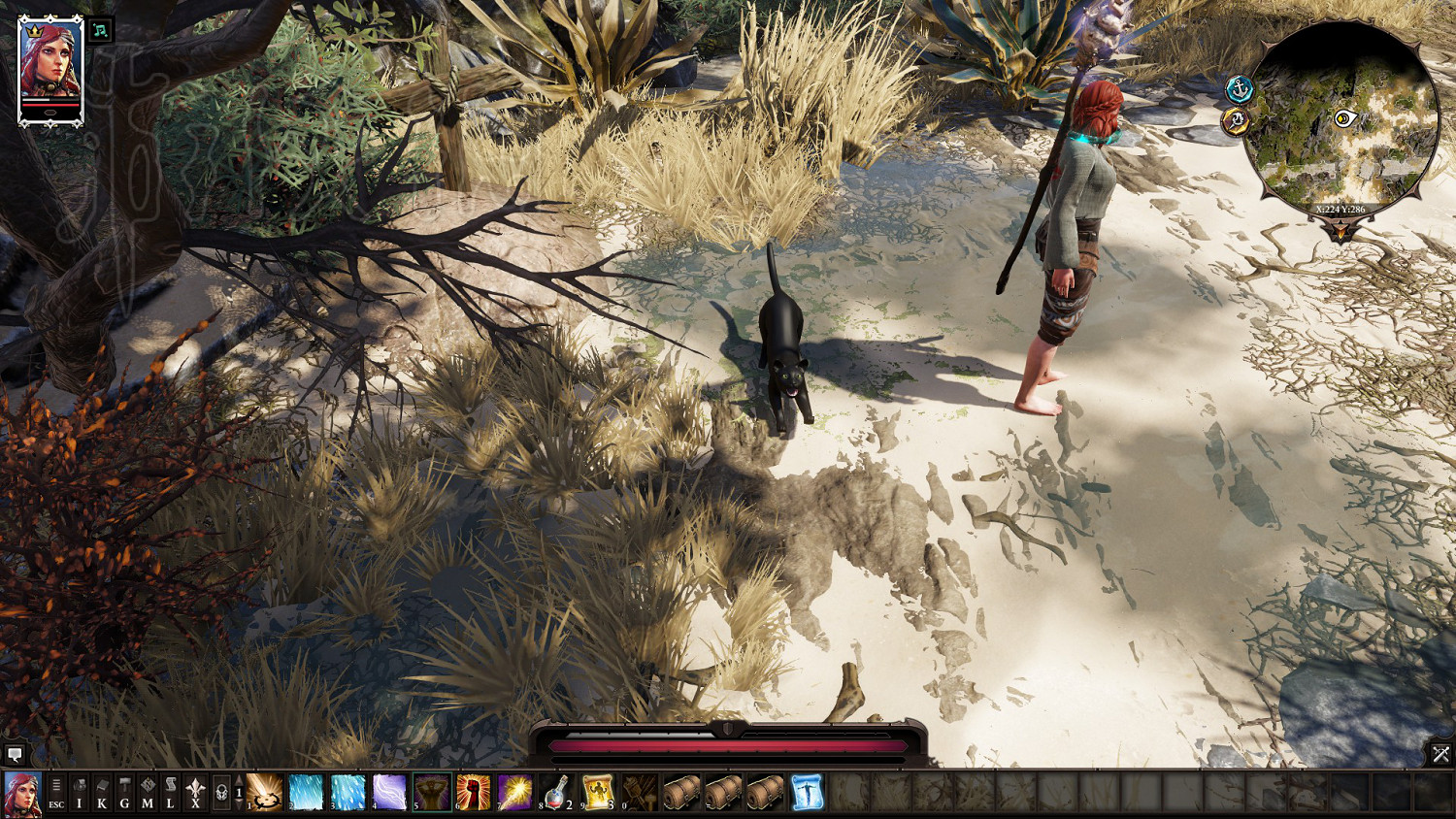Toggle the hotbar padlock icon

click(x=221, y=792)
